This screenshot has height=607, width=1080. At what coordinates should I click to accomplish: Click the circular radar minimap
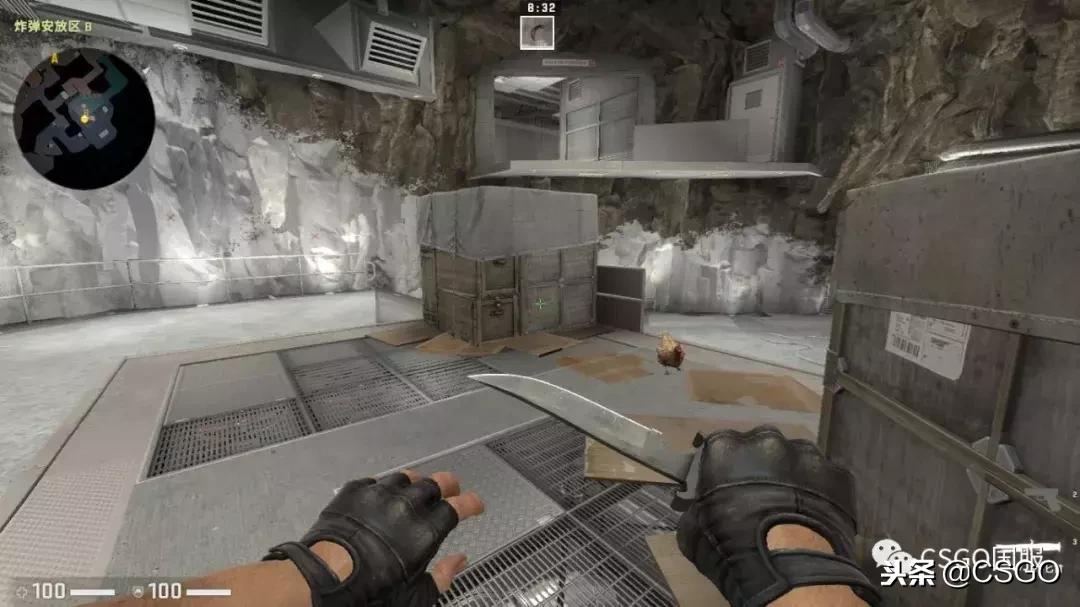pos(83,118)
